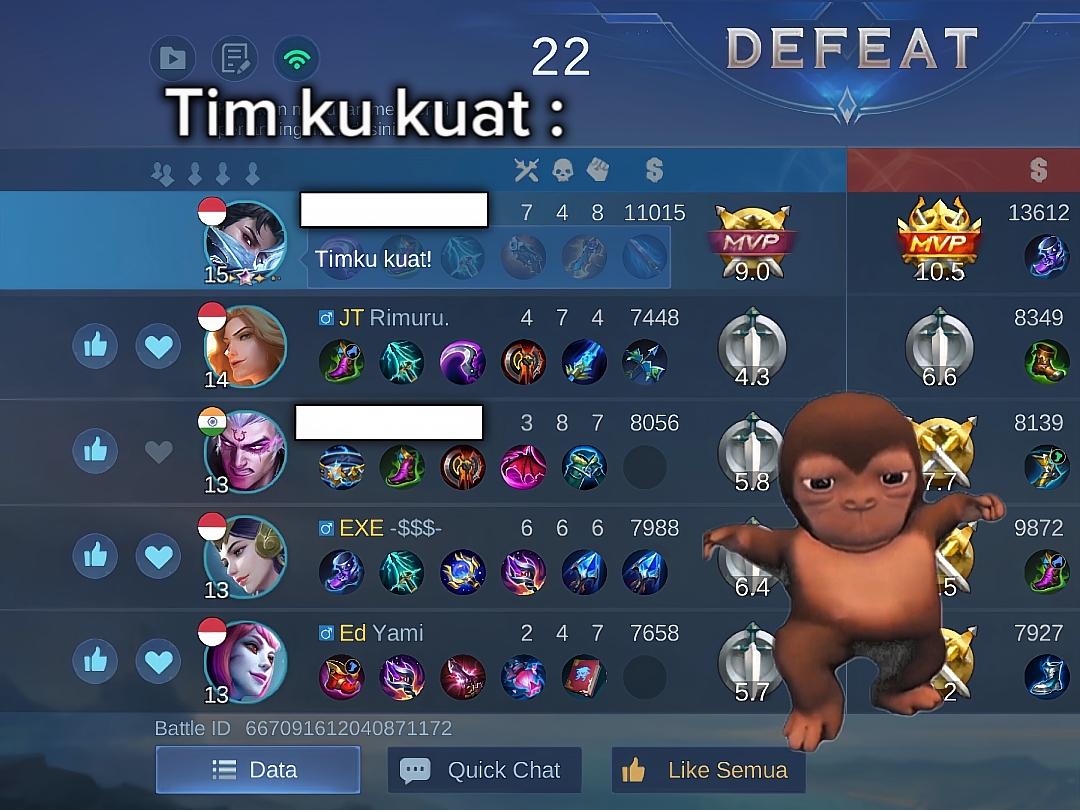Tap the Like Semua button
1080x810 pixels.
708,770
